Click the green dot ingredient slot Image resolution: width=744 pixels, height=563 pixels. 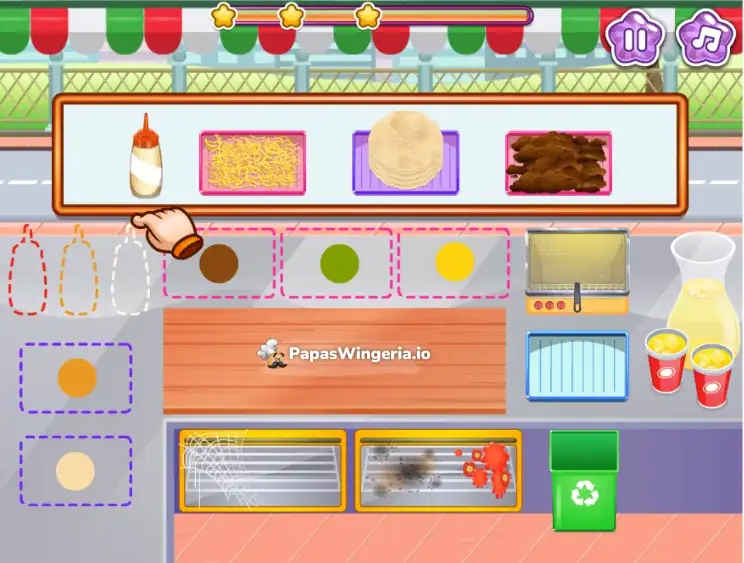tap(338, 263)
